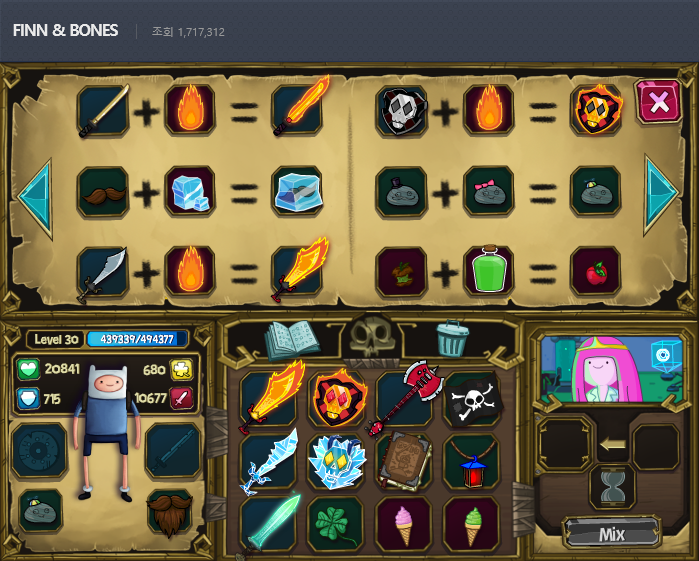Select the pink ice cream cone
Viewport: 699px width, 561px height.
pos(403,524)
